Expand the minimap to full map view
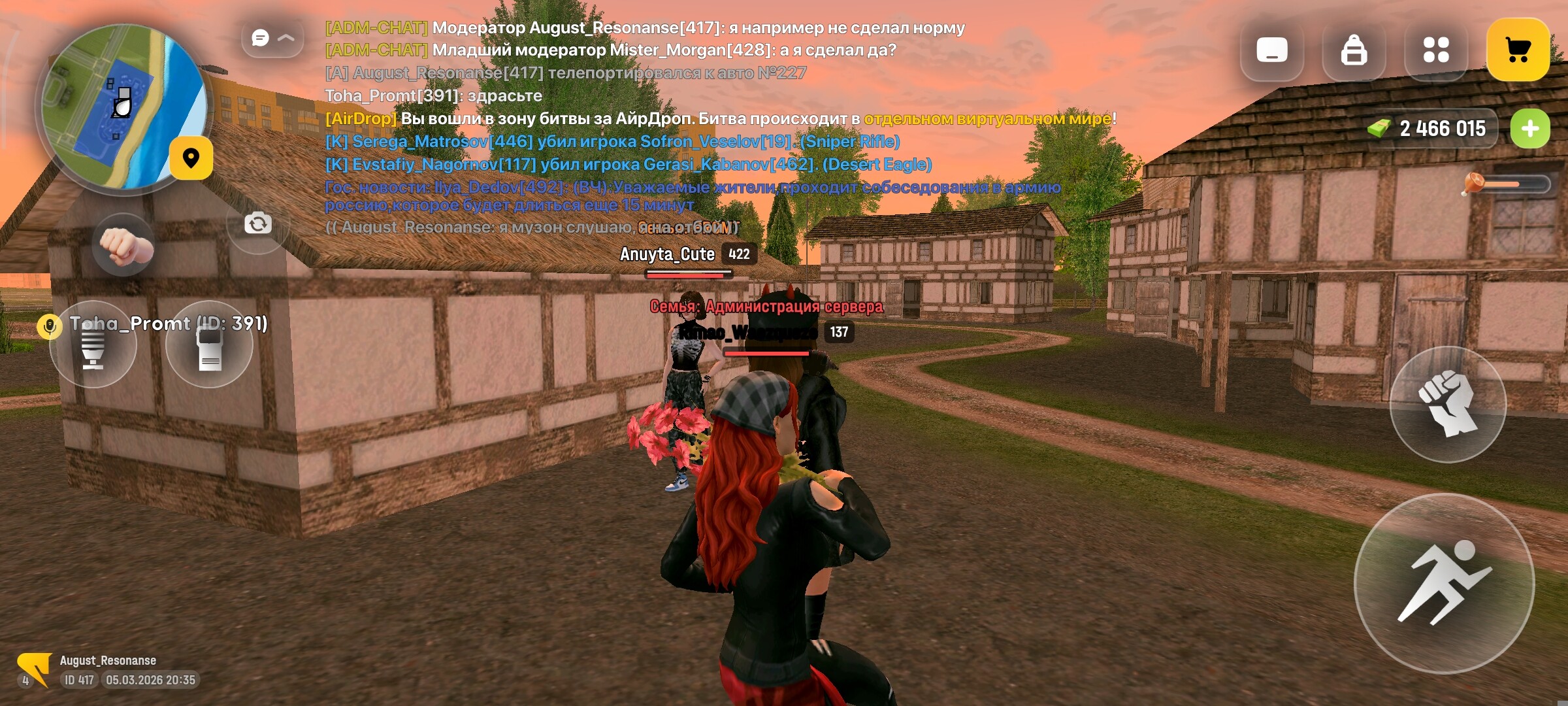This screenshot has height=706, width=1568. pyautogui.click(x=191, y=160)
